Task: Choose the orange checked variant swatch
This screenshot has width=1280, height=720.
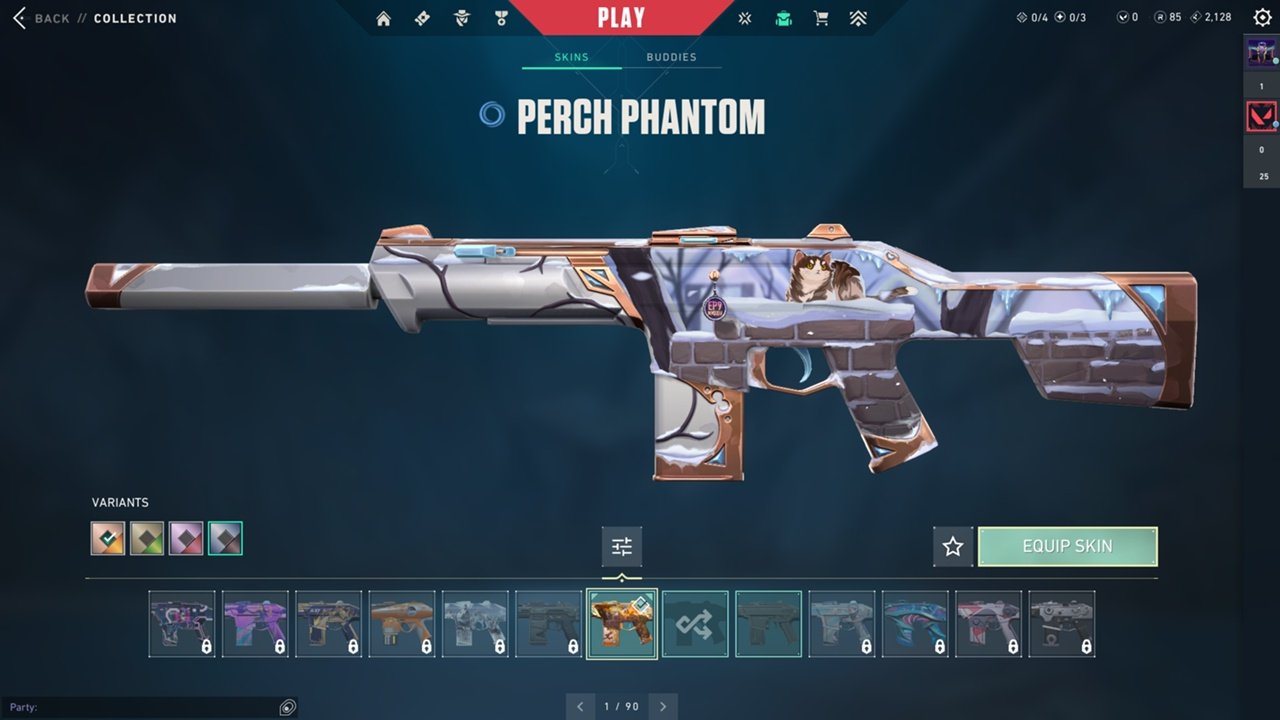Action: tap(108, 538)
